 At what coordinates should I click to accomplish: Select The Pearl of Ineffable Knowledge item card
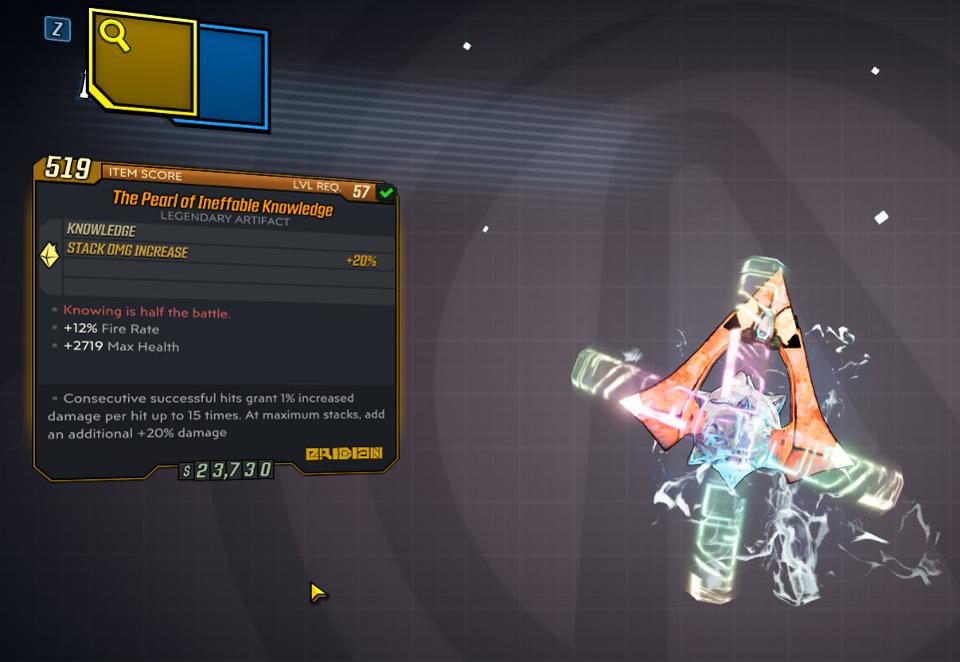[216, 316]
